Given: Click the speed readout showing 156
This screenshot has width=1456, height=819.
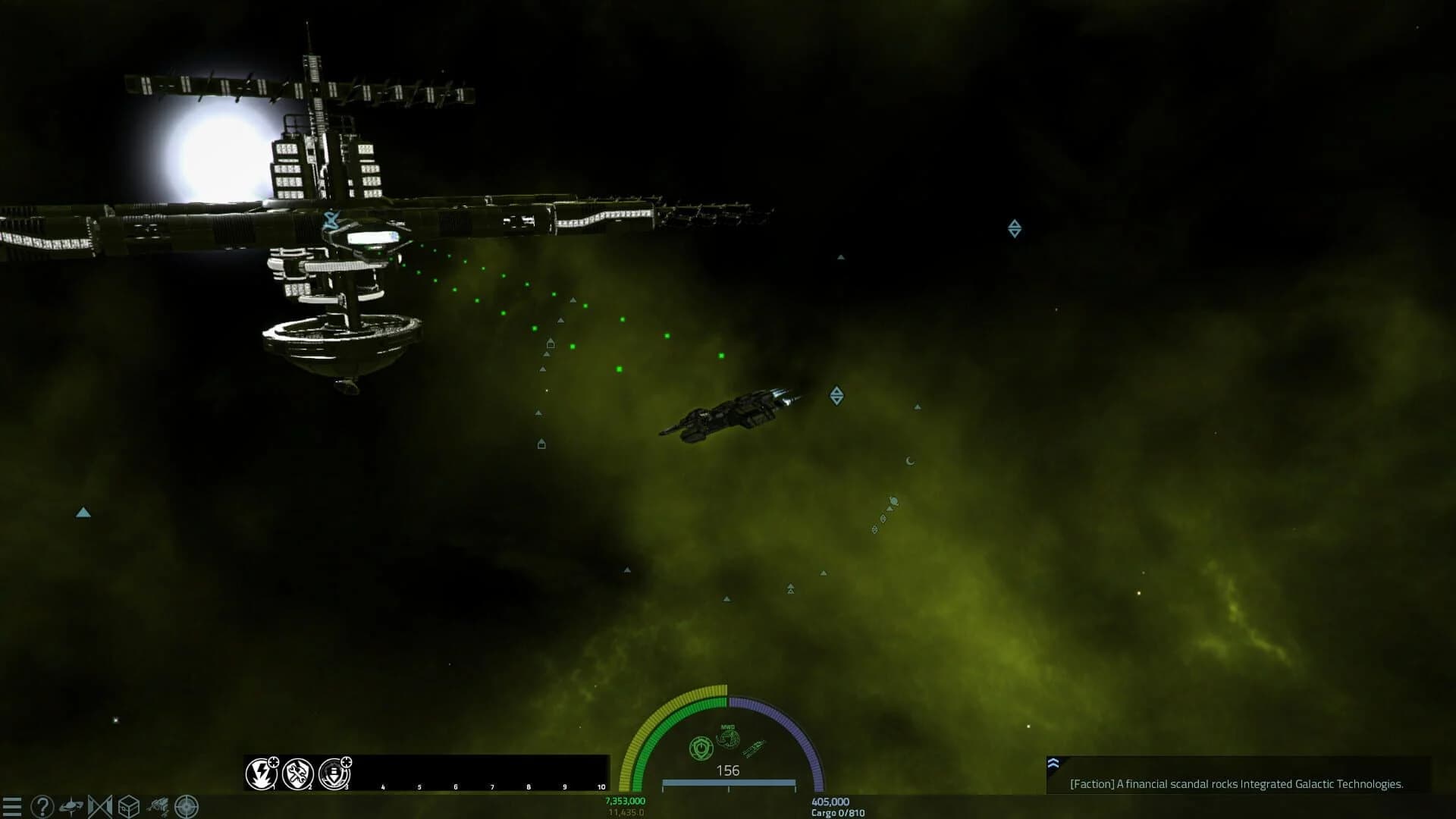Looking at the screenshot, I should pyautogui.click(x=728, y=771).
